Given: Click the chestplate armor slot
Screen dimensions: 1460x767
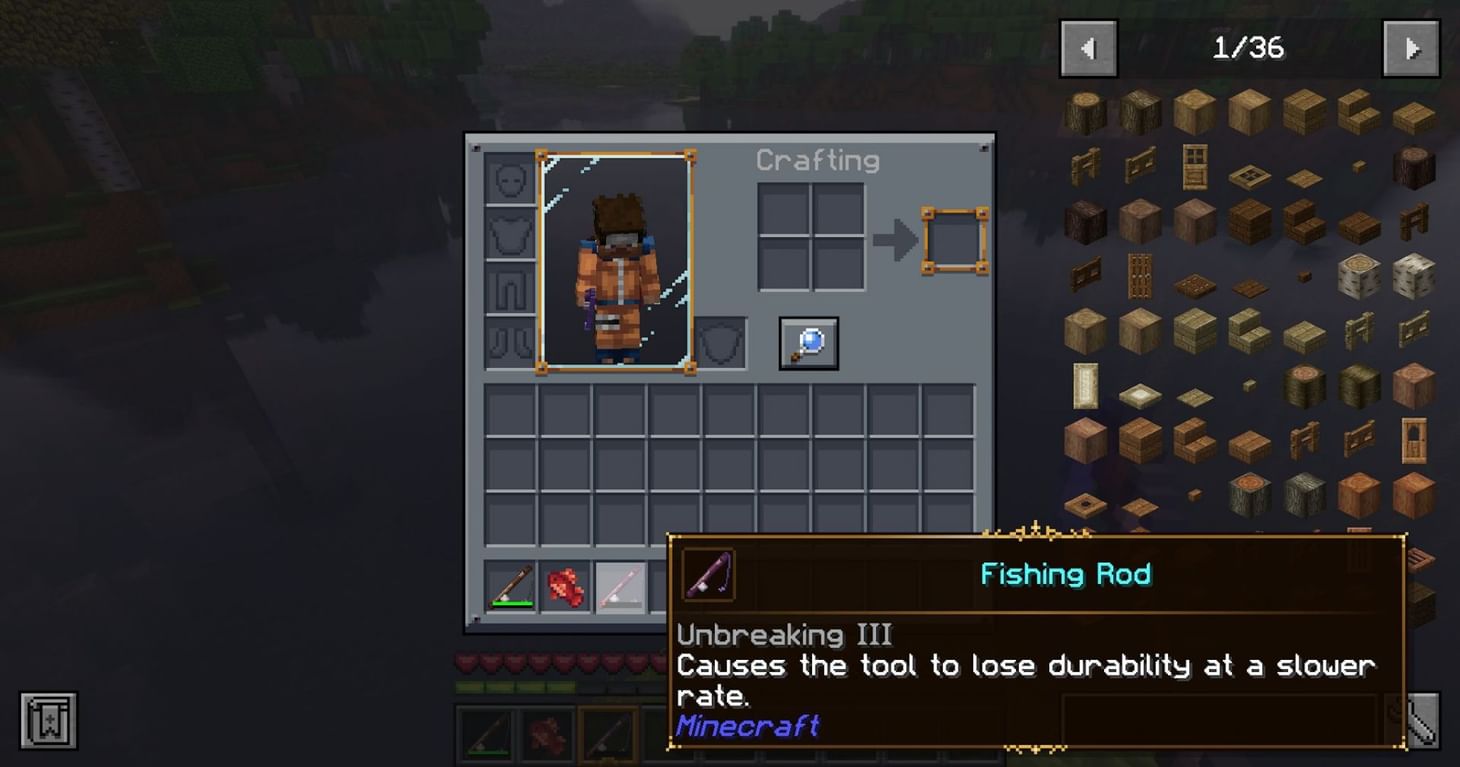Looking at the screenshot, I should point(509,232).
